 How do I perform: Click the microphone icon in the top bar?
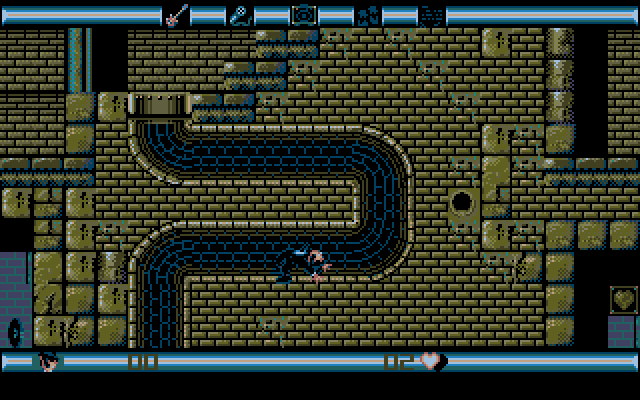[x=240, y=14]
